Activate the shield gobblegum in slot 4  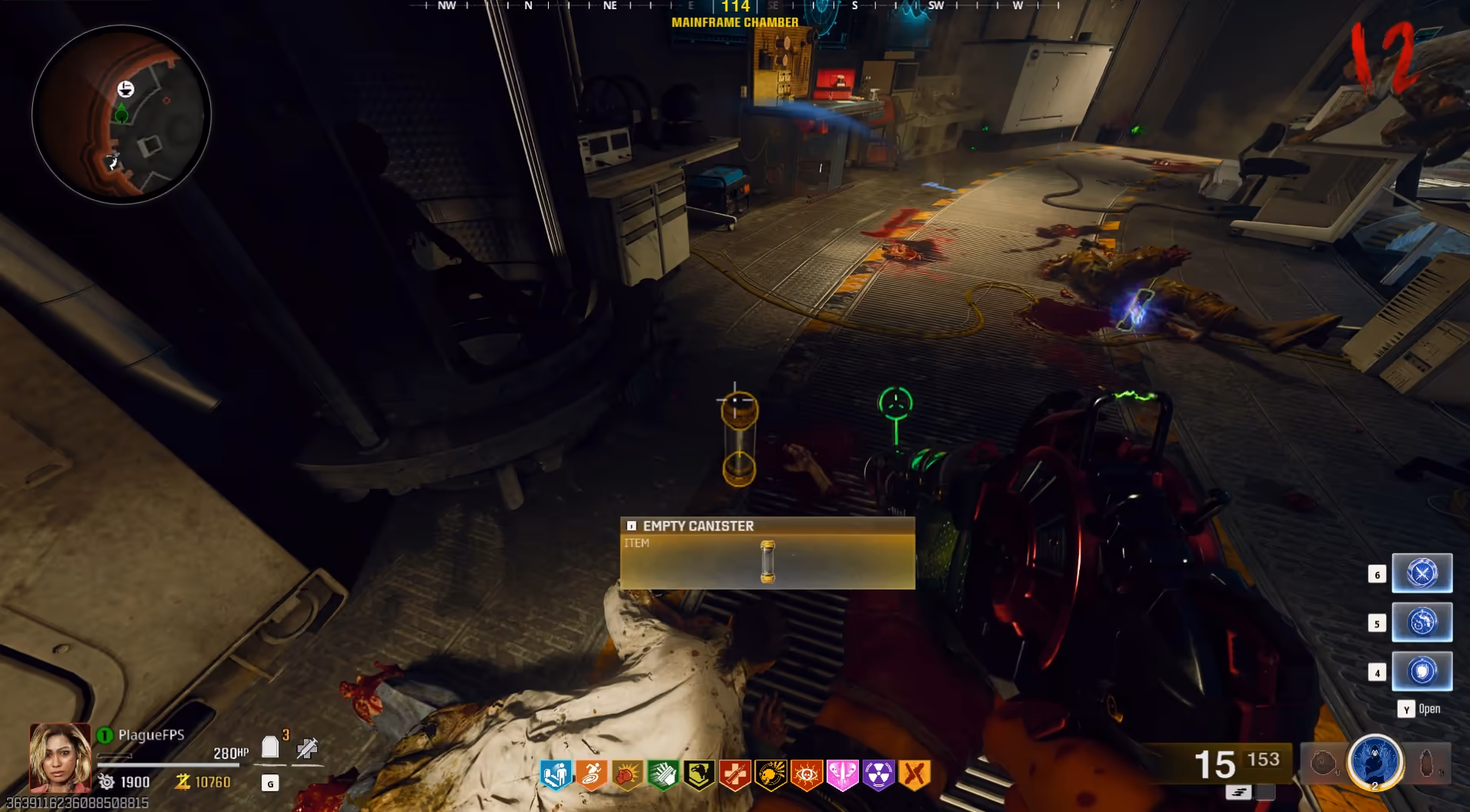click(x=1422, y=671)
